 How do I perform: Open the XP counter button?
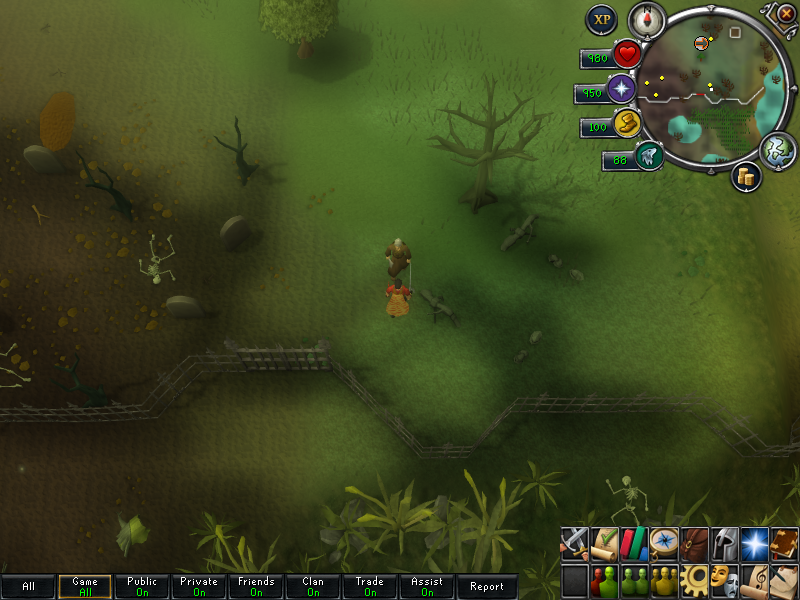[x=601, y=19]
